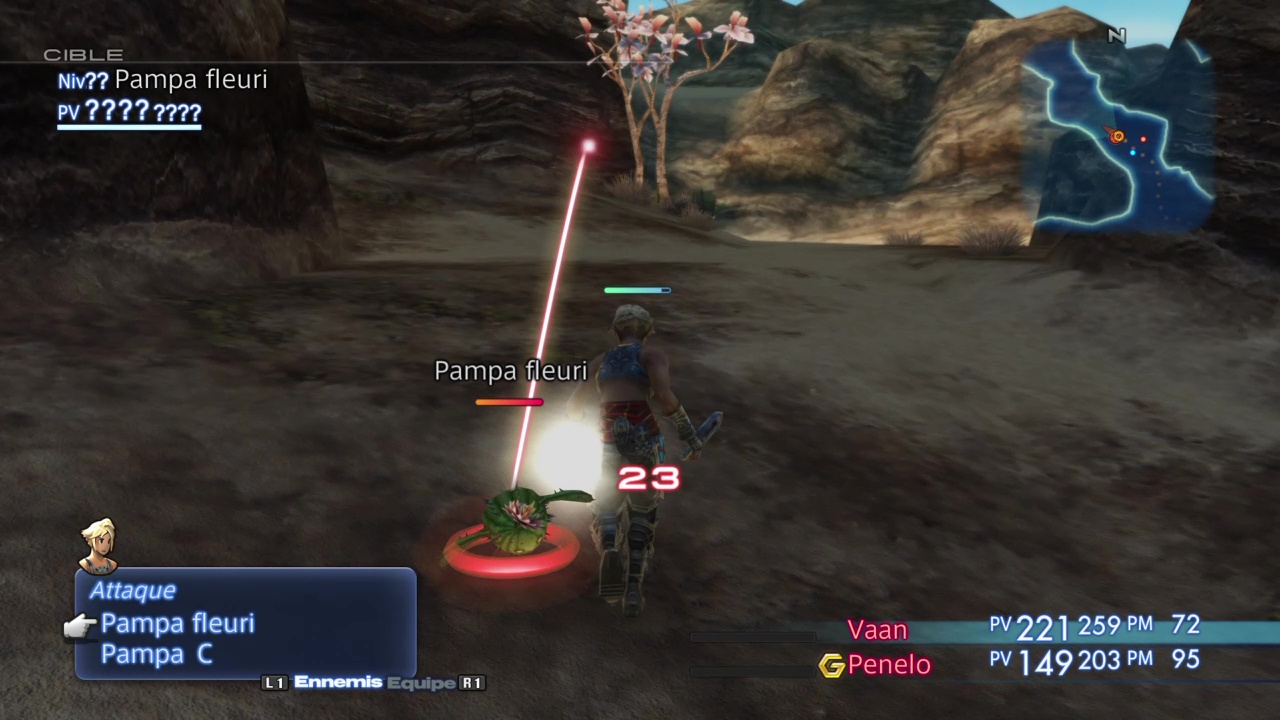Select Vaan in the party list
1280x720 pixels.
coord(877,630)
